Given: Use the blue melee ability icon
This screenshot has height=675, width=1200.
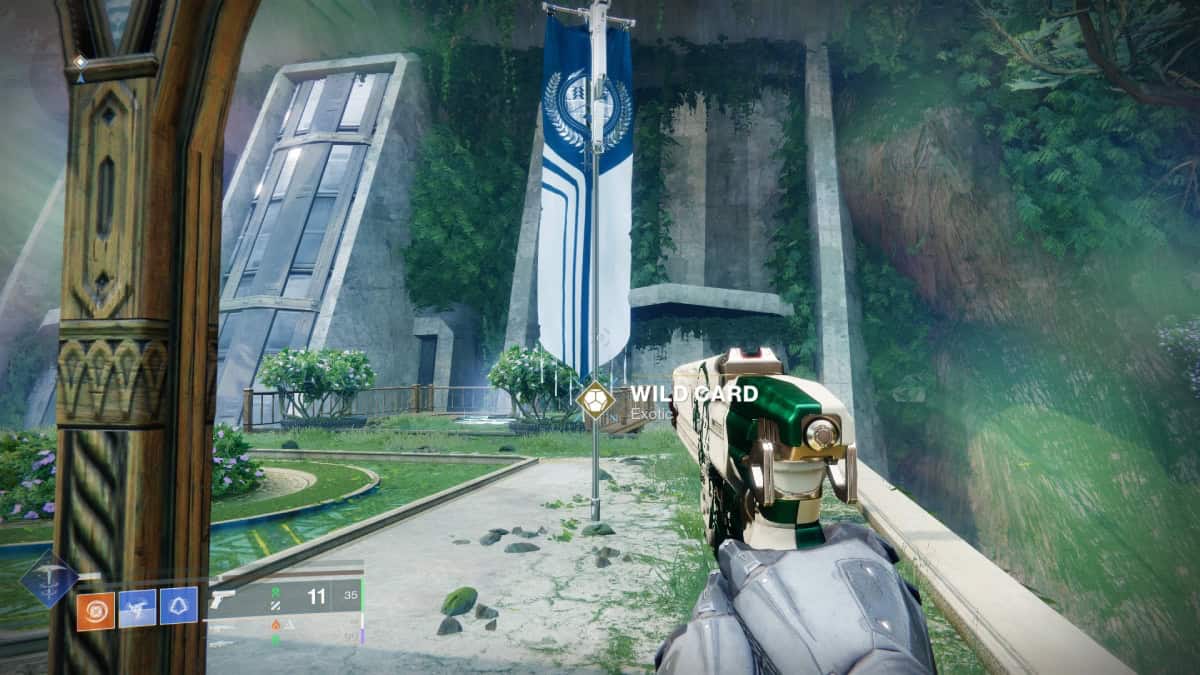Looking at the screenshot, I should tap(137, 607).
